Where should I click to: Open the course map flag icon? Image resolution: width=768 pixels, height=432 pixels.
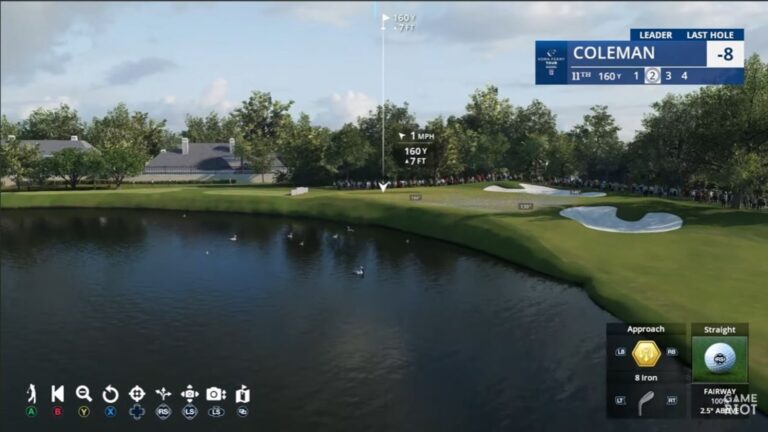click(242, 394)
